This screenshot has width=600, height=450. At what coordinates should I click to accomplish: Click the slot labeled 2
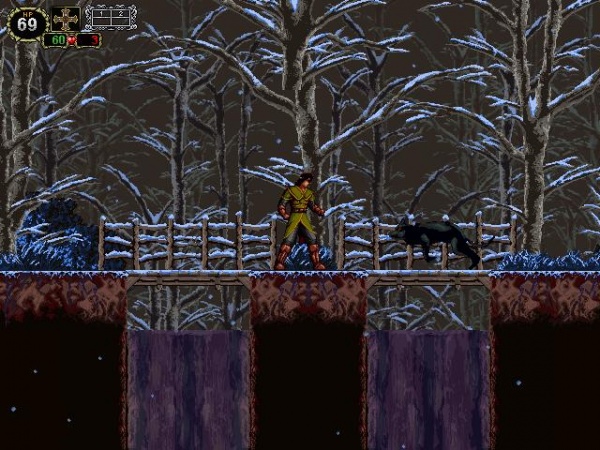[x=121, y=16]
